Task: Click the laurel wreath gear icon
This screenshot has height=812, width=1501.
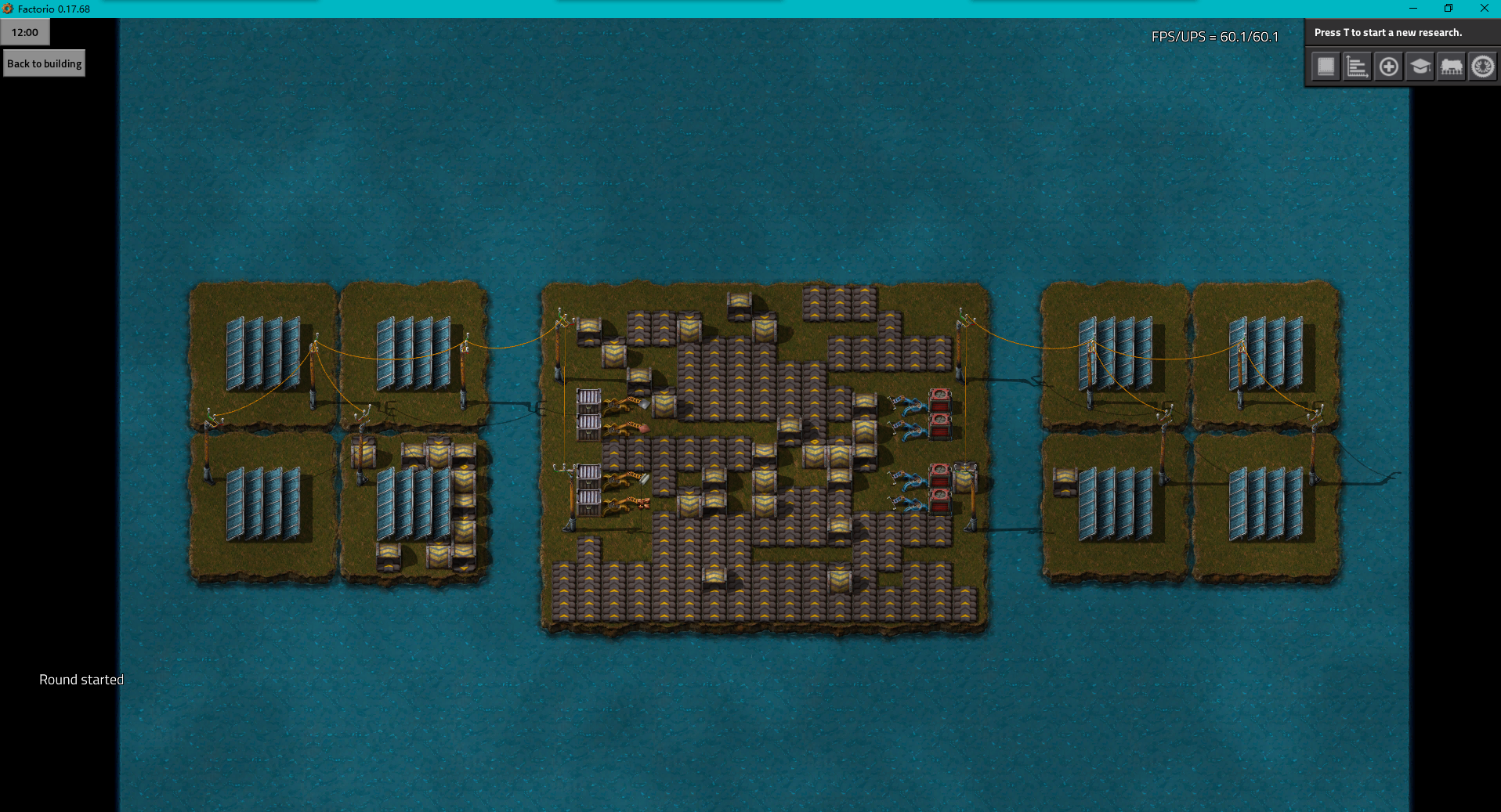Action: click(1482, 67)
